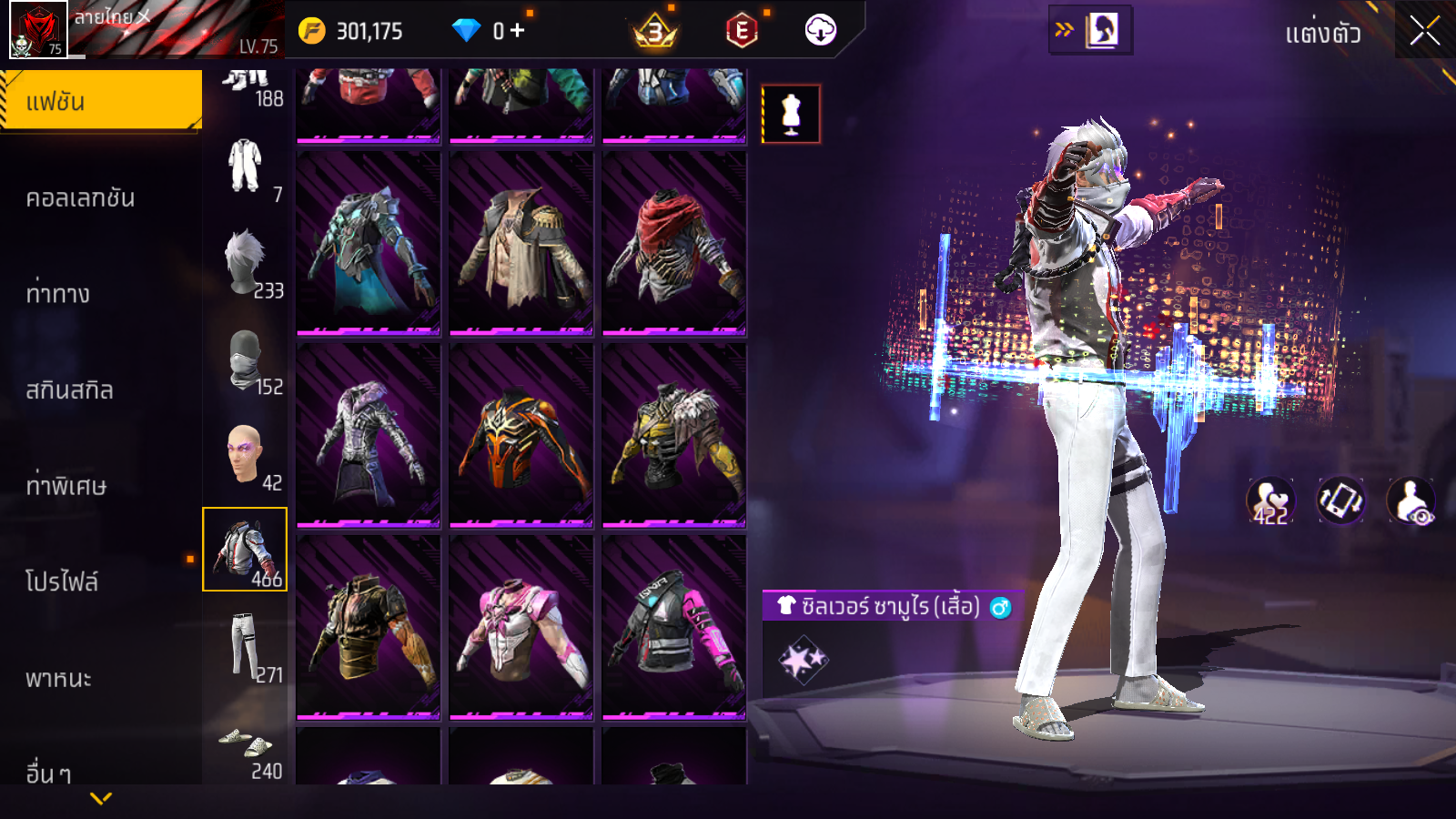The width and height of the screenshot is (1456, 819).
Task: Open the โปรไฟล์ menu entry
Action: (x=62, y=582)
